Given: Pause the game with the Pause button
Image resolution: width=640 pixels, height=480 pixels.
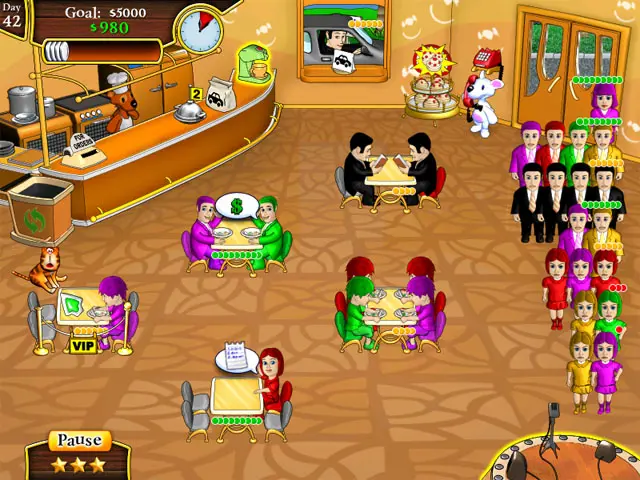Looking at the screenshot, I should pyautogui.click(x=79, y=441).
